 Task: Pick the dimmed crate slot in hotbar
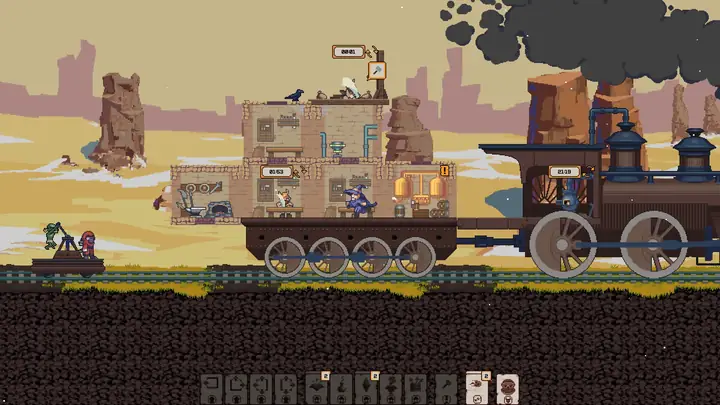pyautogui.click(x=416, y=386)
